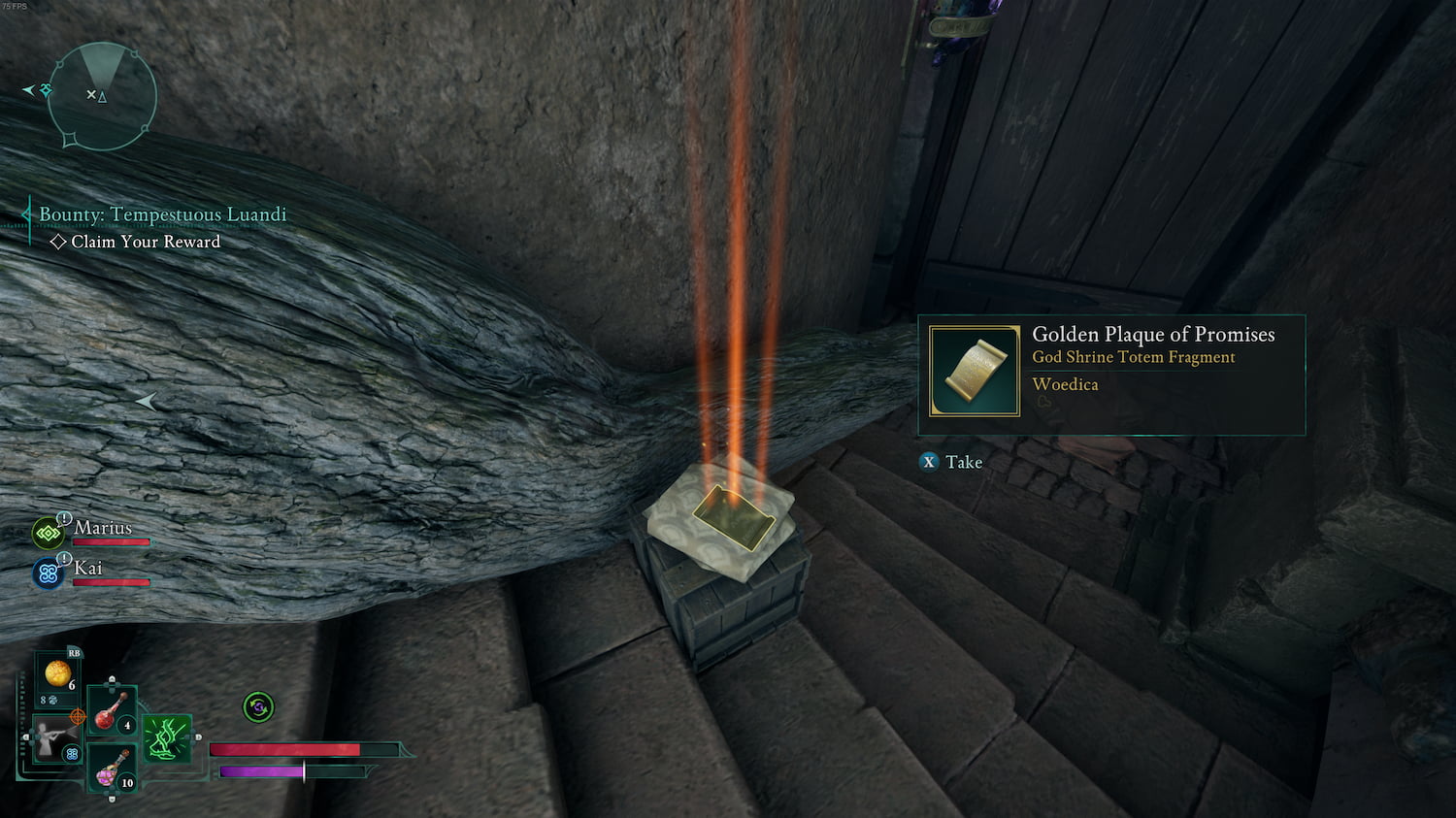Select the golden scroll item thumbnail
1456x818 pixels.
click(x=975, y=371)
